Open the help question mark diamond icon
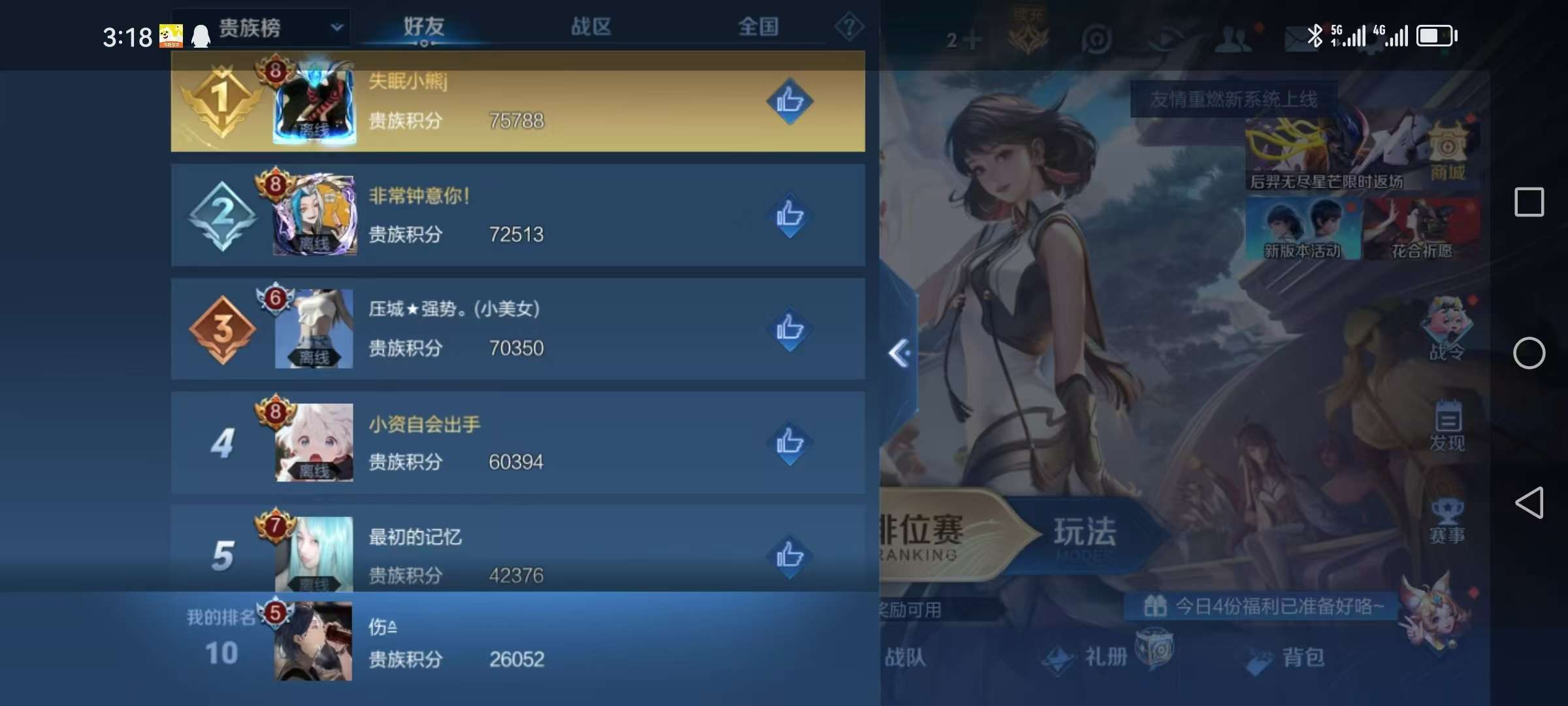This screenshot has width=1568, height=706. (849, 27)
